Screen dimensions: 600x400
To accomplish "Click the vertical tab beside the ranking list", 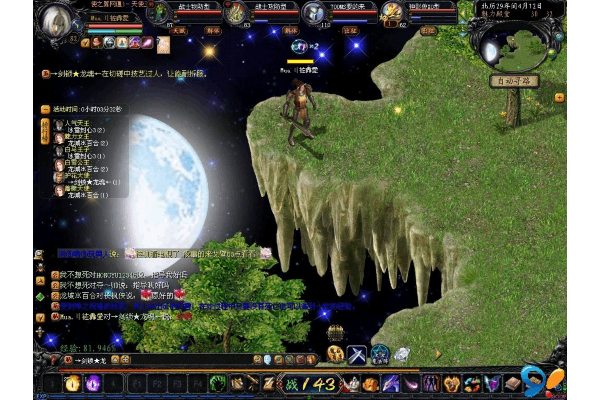I will pyautogui.click(x=45, y=131).
